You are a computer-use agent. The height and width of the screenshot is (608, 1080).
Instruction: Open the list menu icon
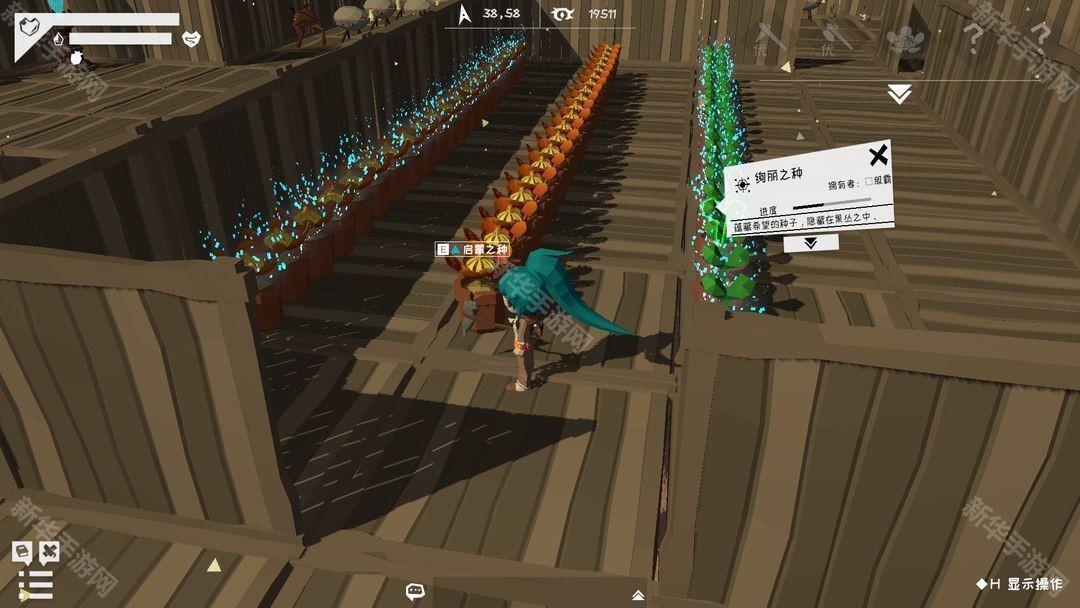coord(35,584)
